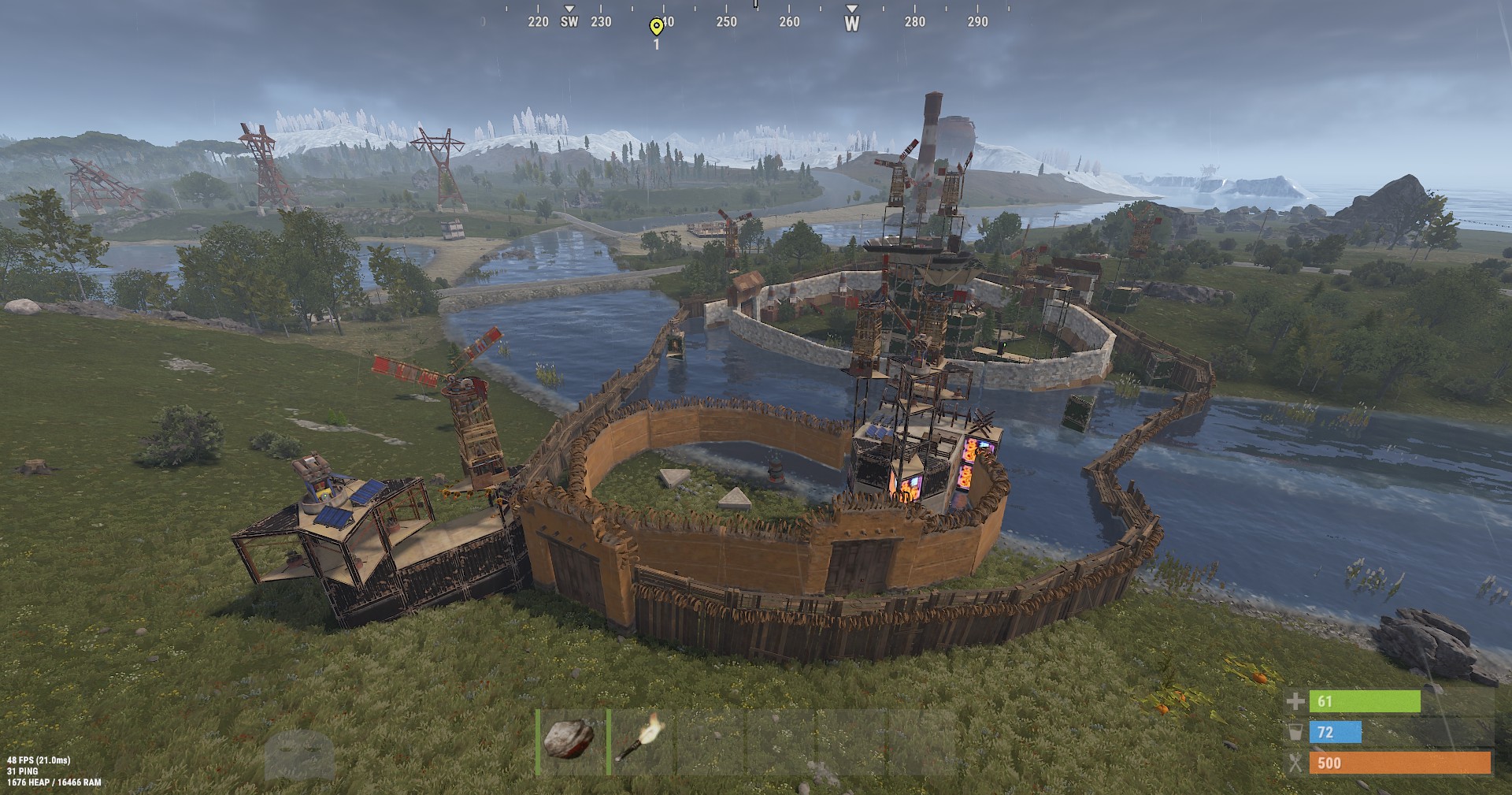Click the yellow map marker labeled 1
Screen dimensions: 1512x795
click(656, 27)
